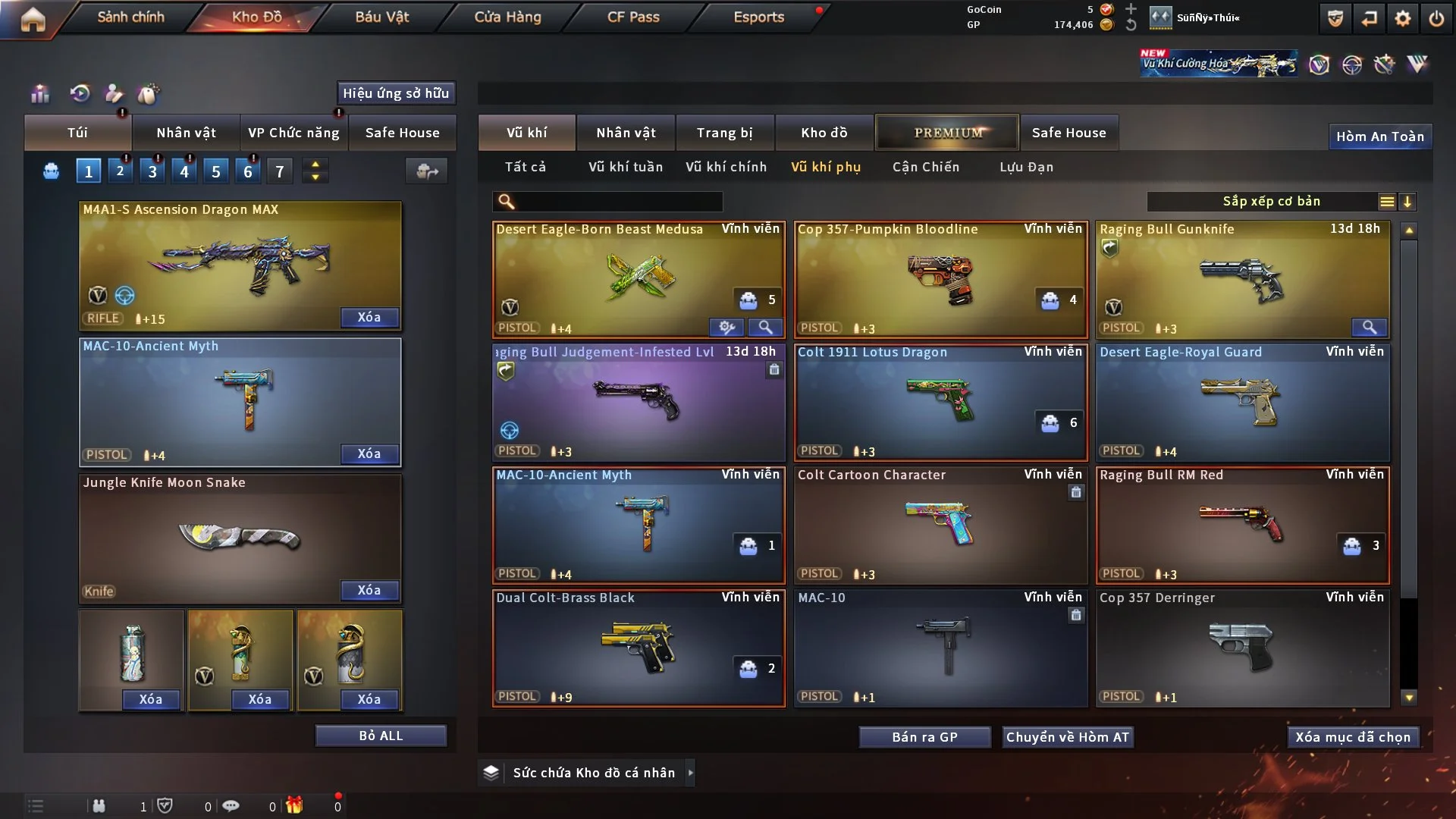Open the PREMIUM inventory tab

click(x=947, y=133)
